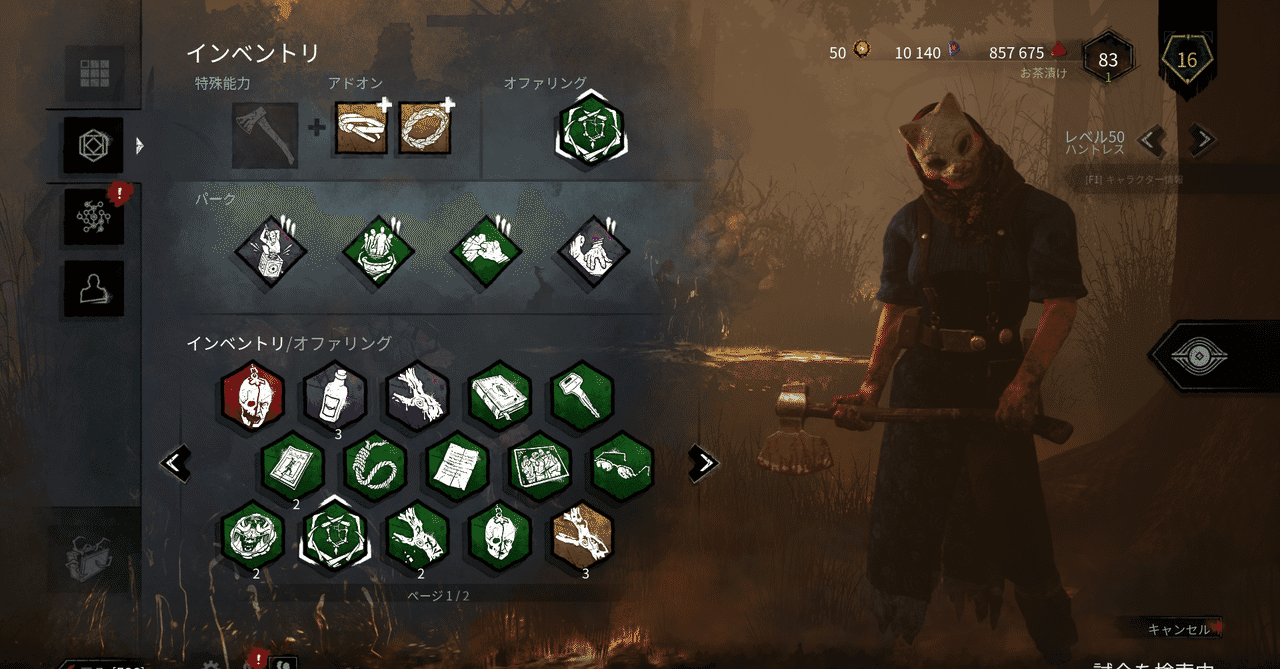The image size is (1280, 669).
Task: Open the Bloodweb tab with red alert
Action: click(94, 215)
